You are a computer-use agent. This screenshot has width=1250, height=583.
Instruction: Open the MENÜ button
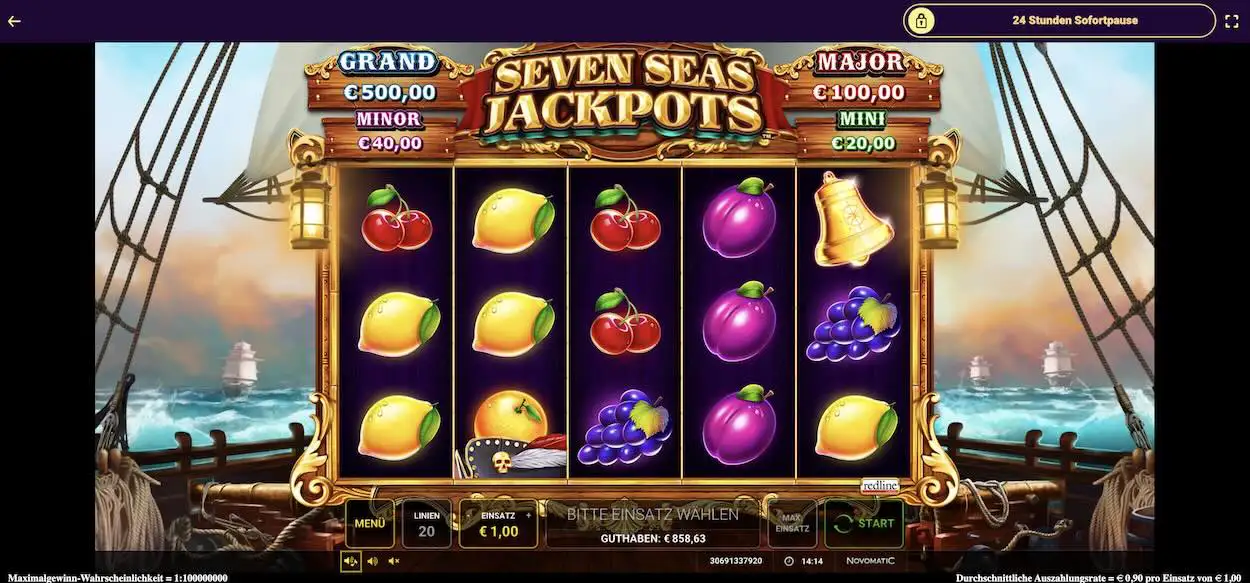click(369, 523)
